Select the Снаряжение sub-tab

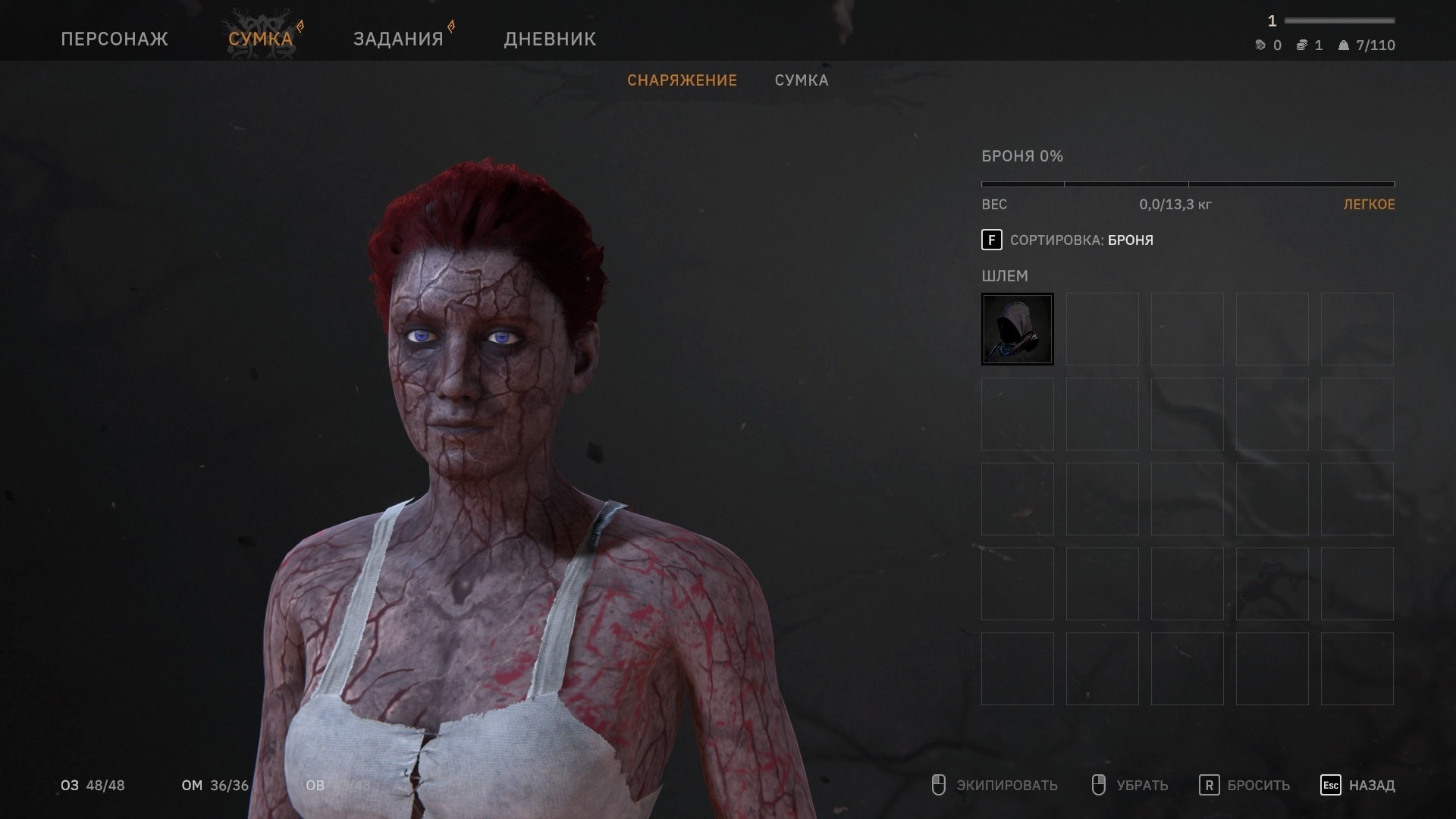click(682, 80)
